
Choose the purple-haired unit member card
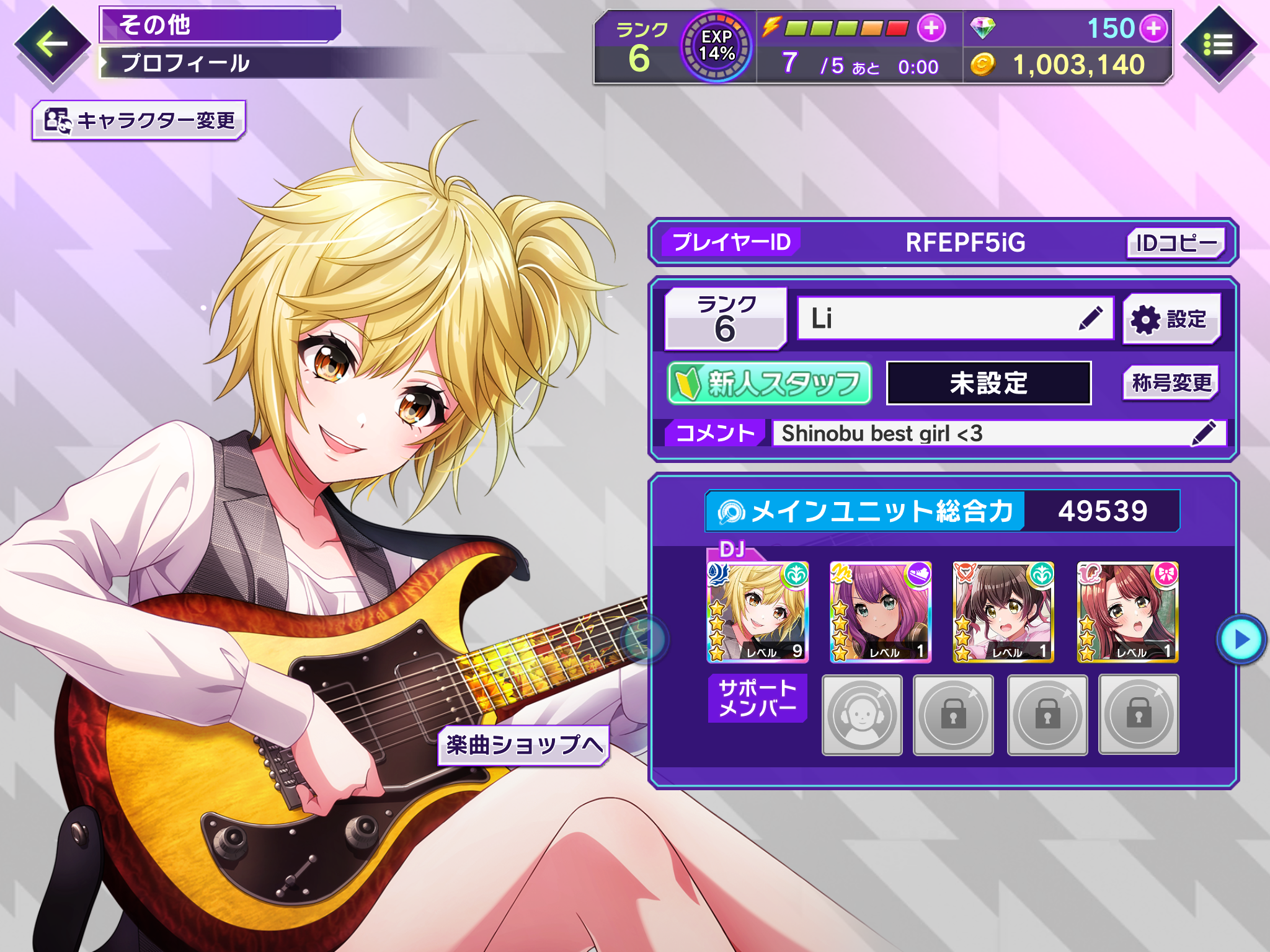(881, 612)
